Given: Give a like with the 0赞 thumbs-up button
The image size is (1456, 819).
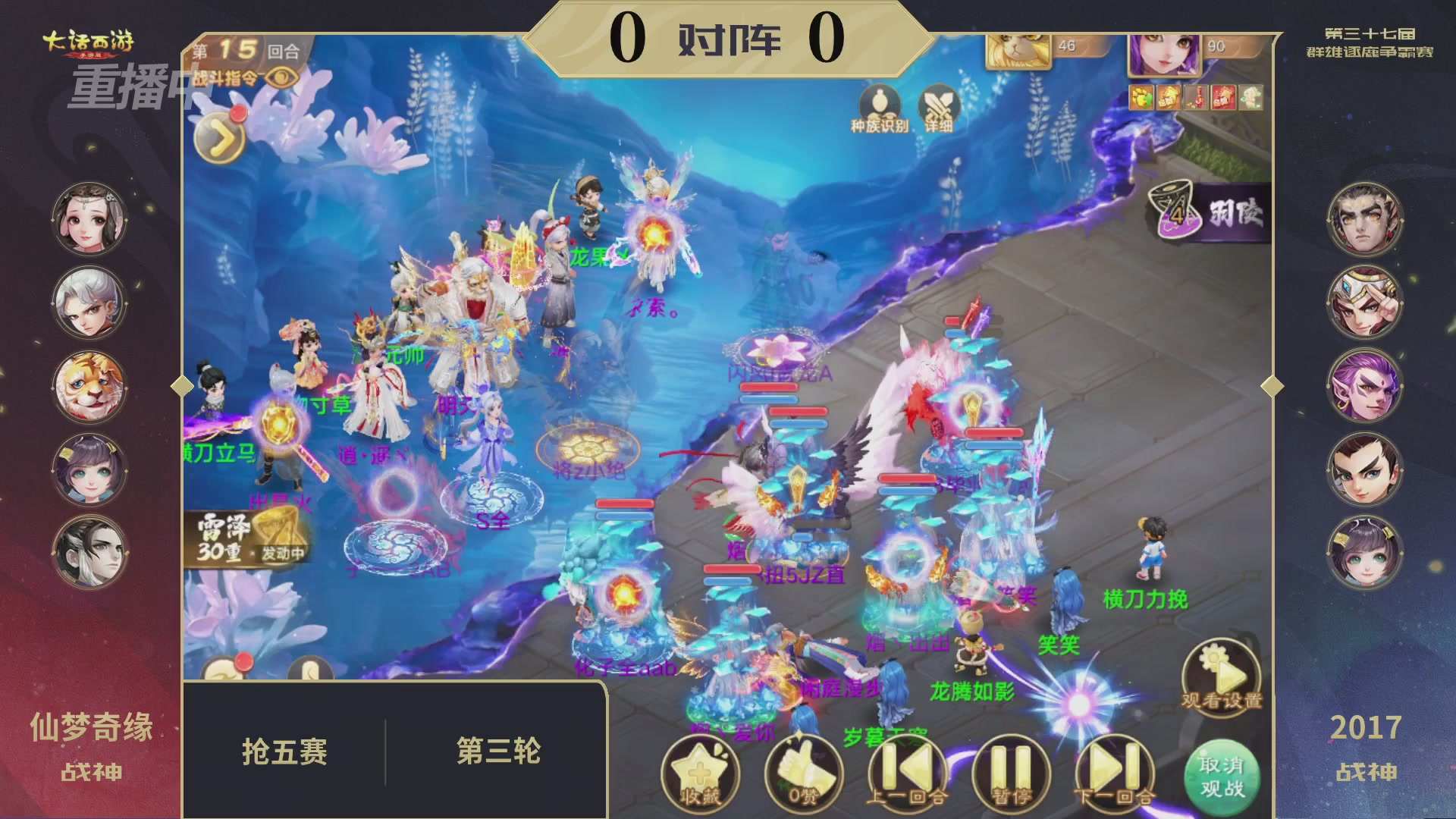Looking at the screenshot, I should click(x=804, y=773).
